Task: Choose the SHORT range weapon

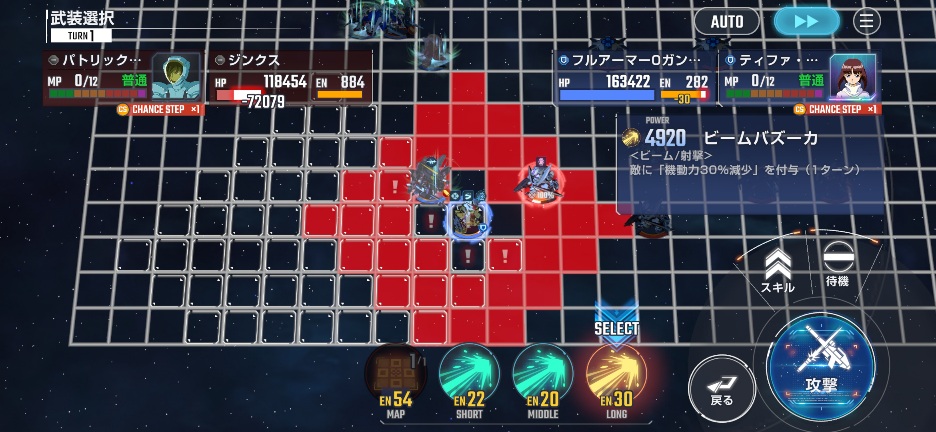Action: [x=469, y=378]
